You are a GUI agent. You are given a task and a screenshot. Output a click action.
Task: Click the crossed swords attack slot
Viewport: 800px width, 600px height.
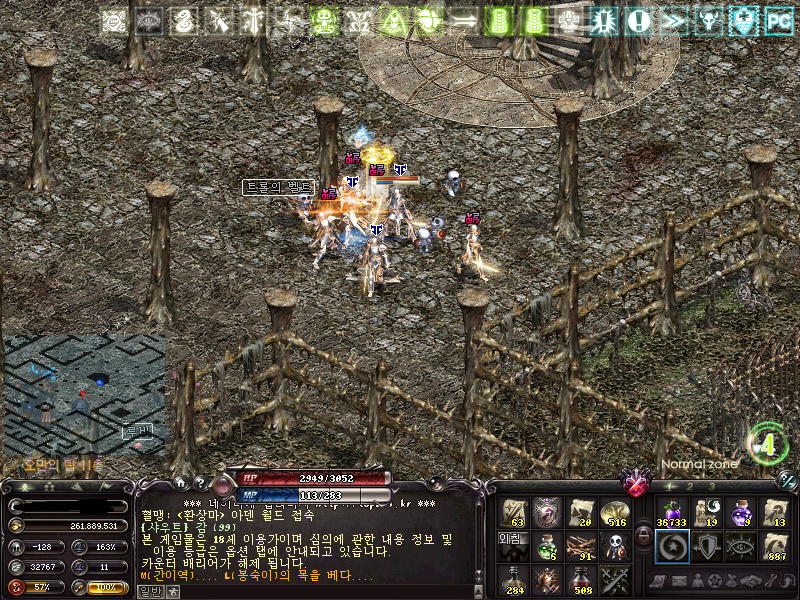[613, 578]
